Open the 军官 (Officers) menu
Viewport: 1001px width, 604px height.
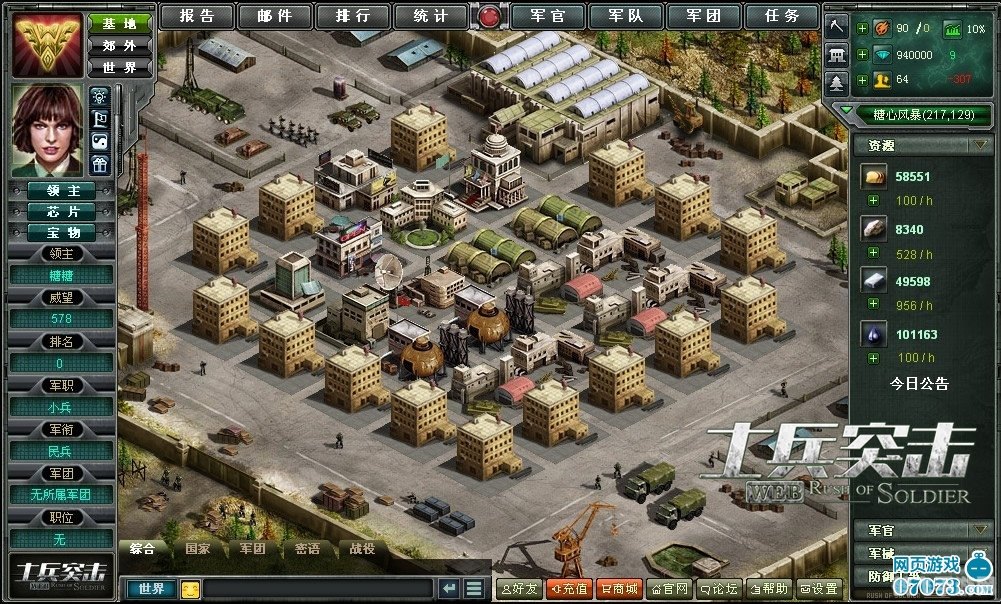click(548, 16)
